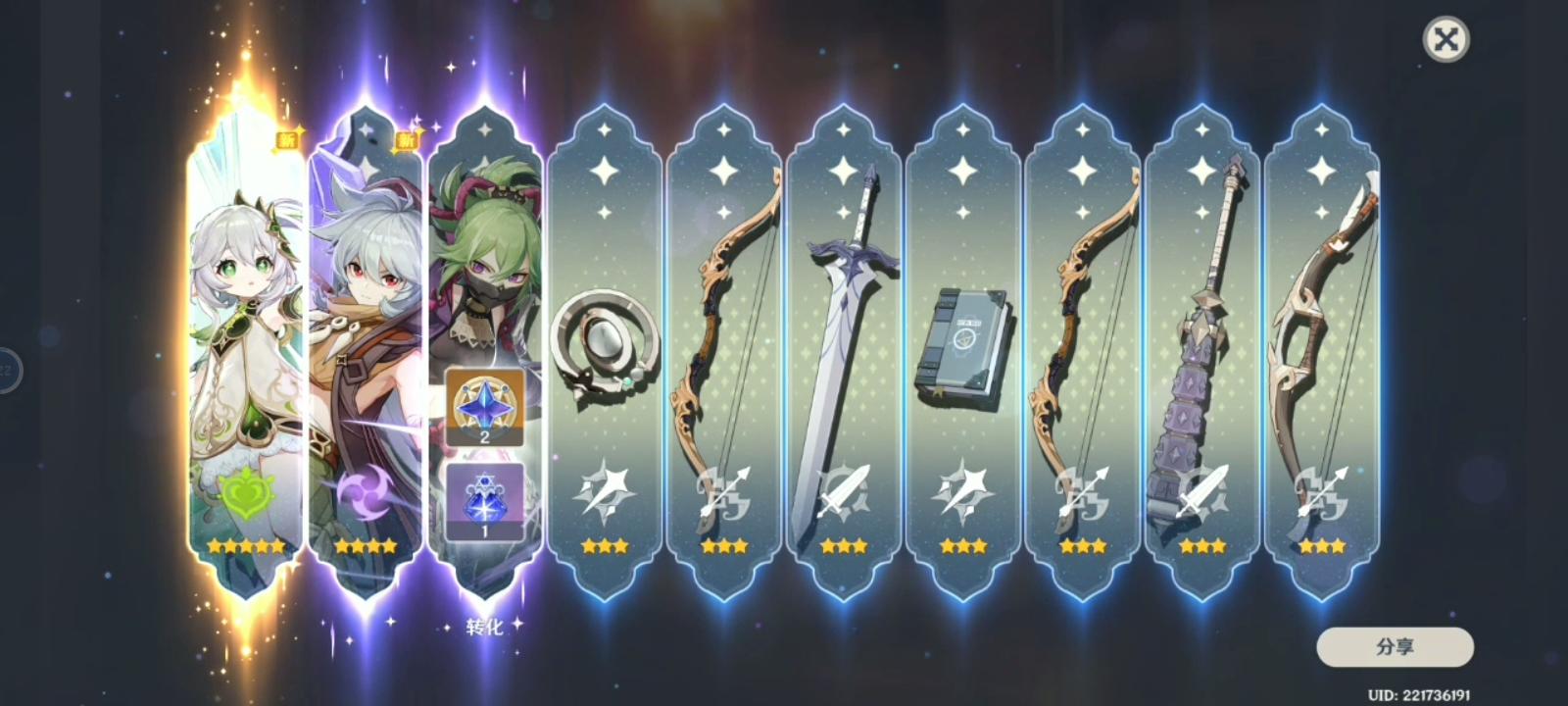
Task: Select Nahida's five-star character card
Action: click(x=240, y=324)
